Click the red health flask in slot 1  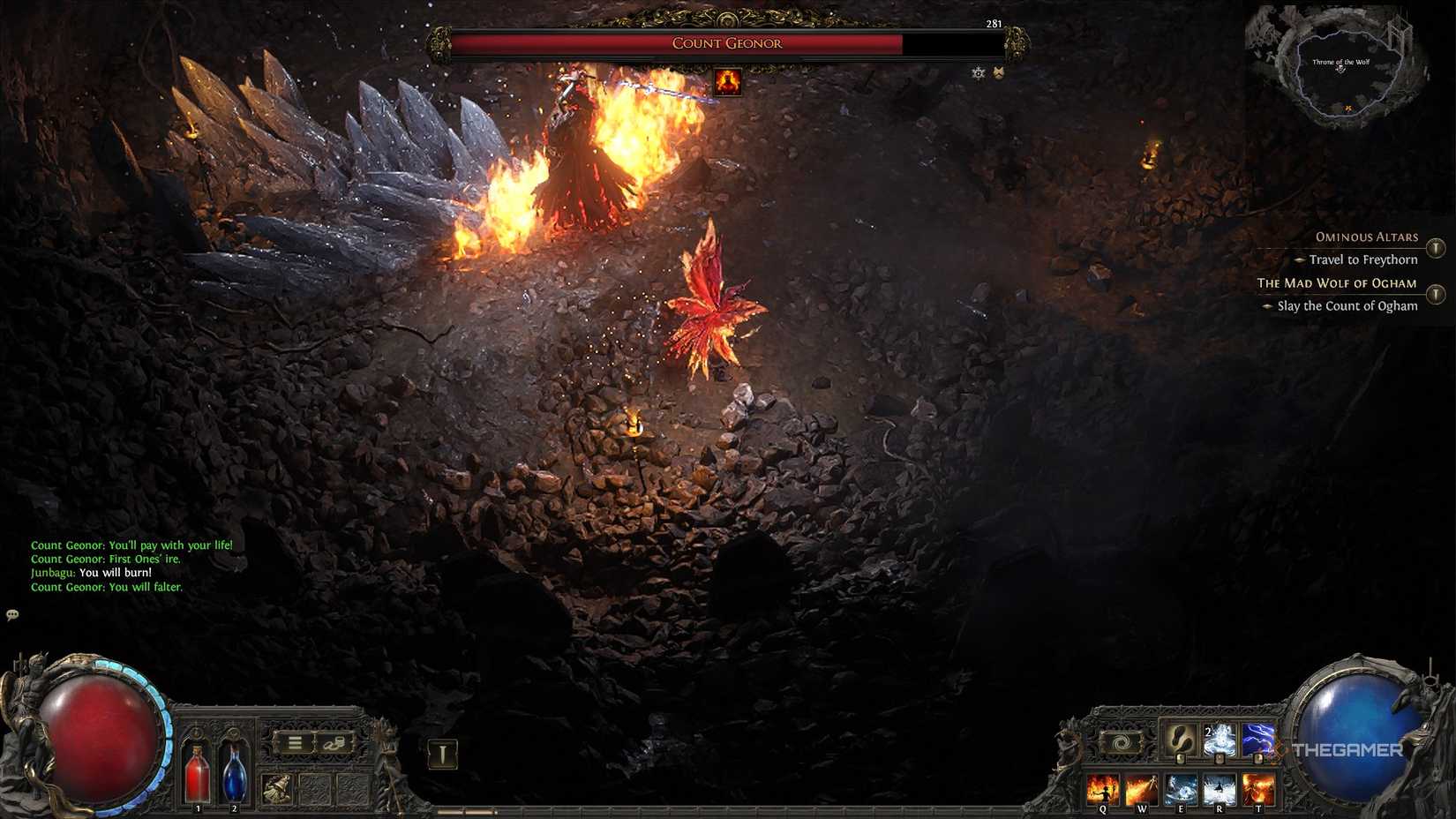click(x=198, y=774)
